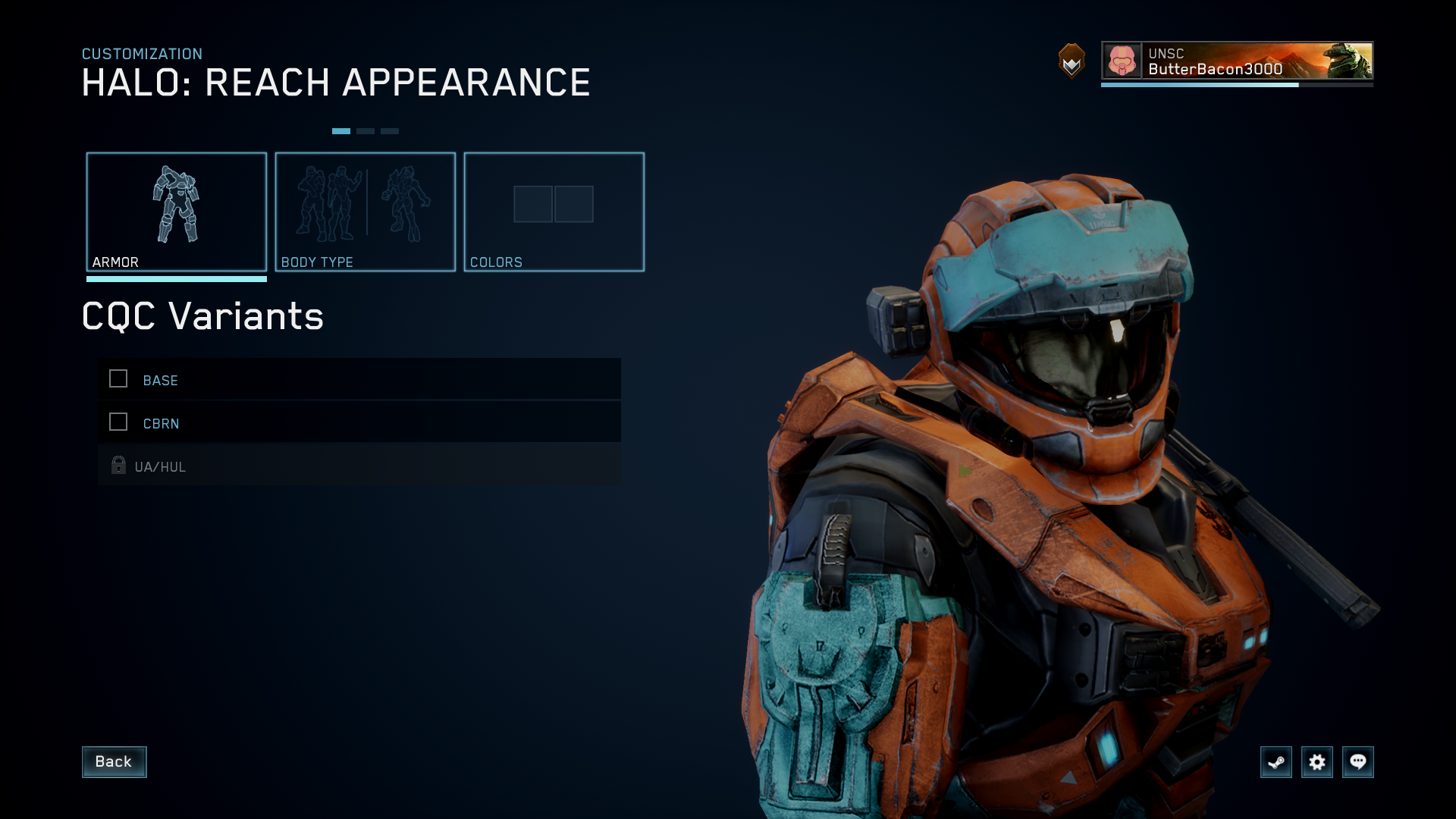Click the Steam overlay icon
1456x819 pixels.
[x=1276, y=762]
